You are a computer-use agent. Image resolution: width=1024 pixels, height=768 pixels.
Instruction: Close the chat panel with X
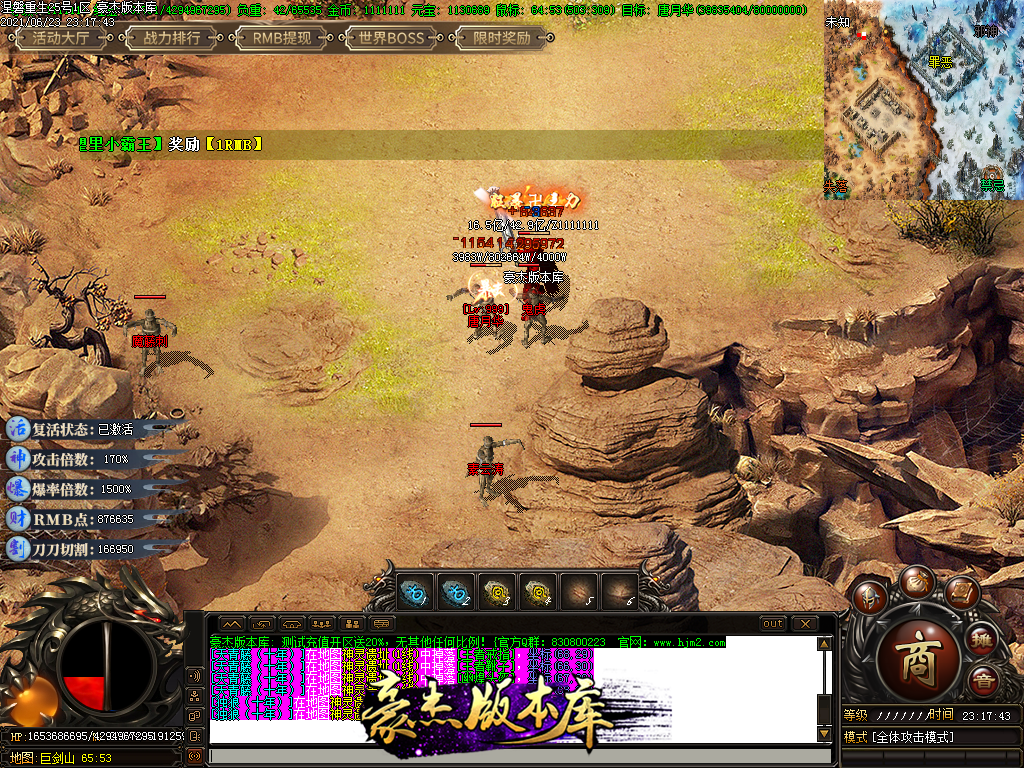(804, 624)
